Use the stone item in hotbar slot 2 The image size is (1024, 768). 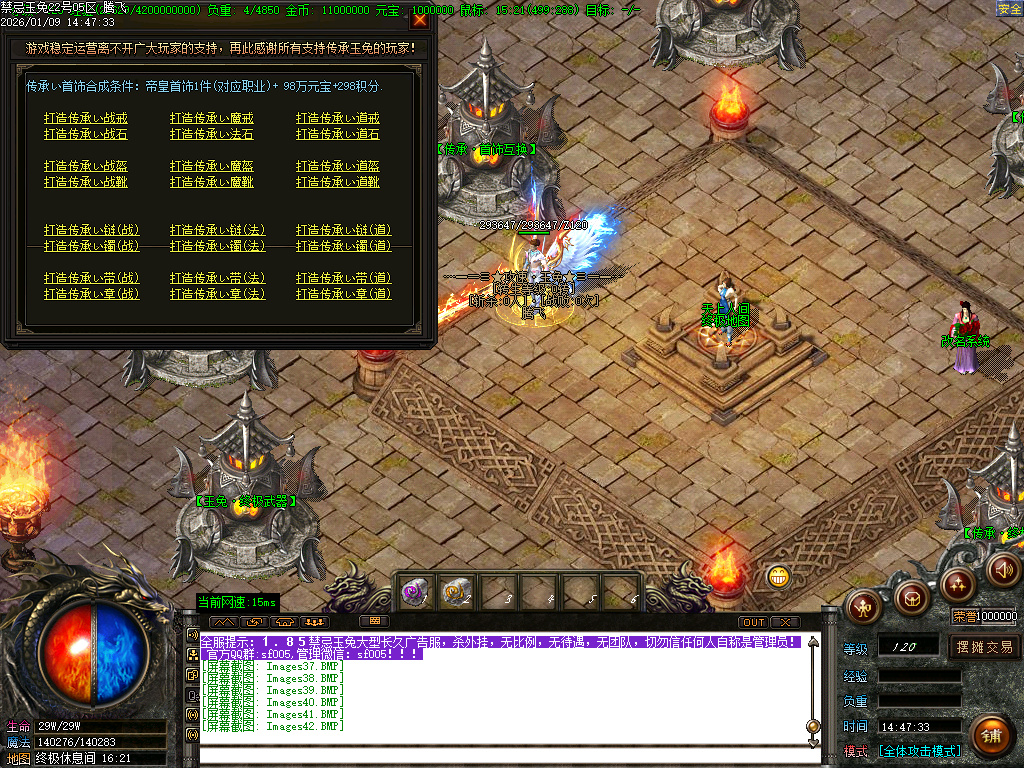click(457, 592)
